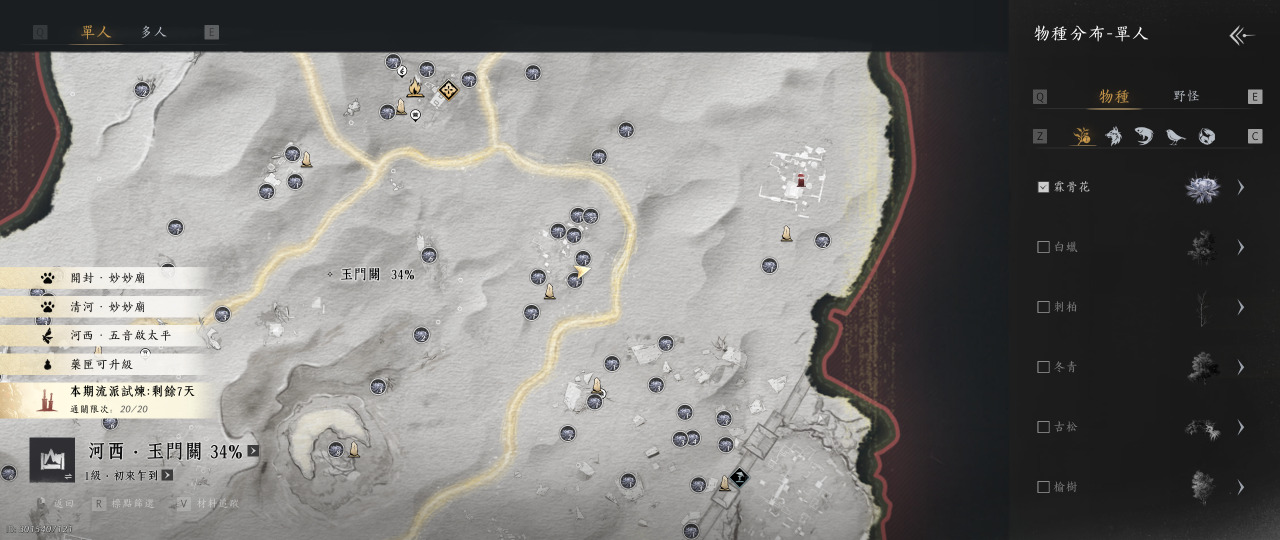Mark the 檜樹 checkbox

1044,487
